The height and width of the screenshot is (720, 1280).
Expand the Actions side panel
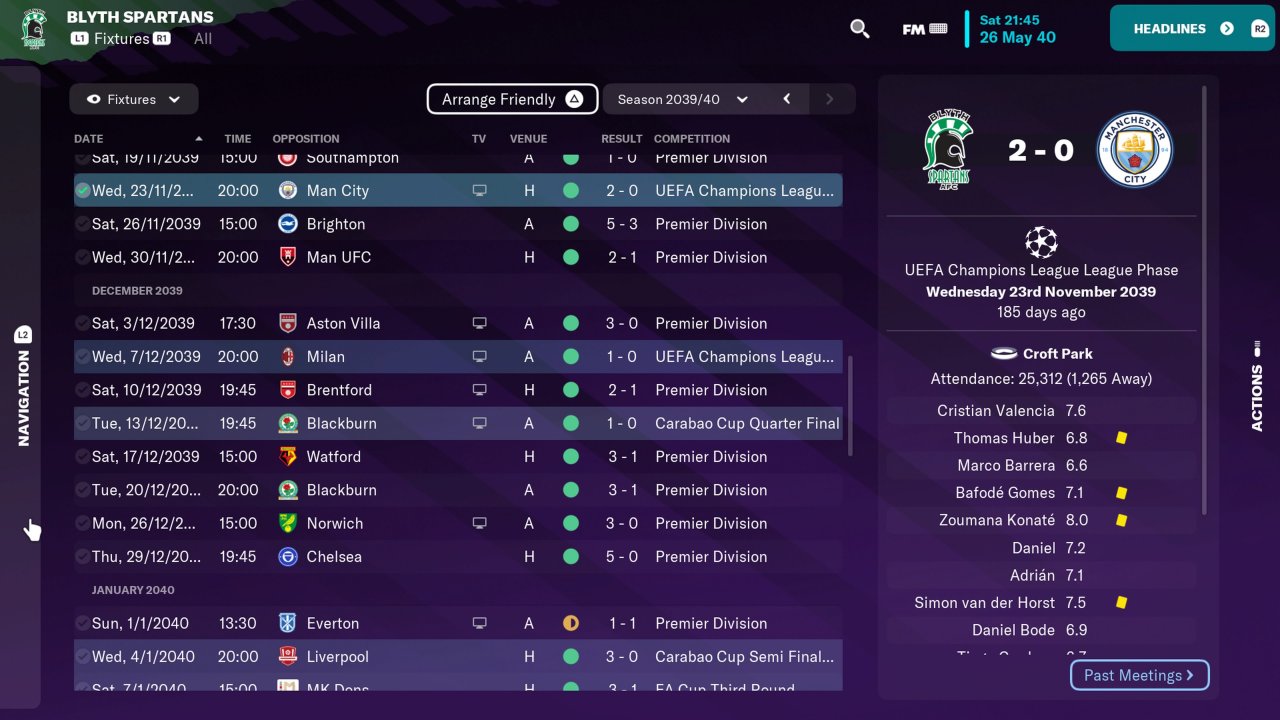(x=1257, y=385)
